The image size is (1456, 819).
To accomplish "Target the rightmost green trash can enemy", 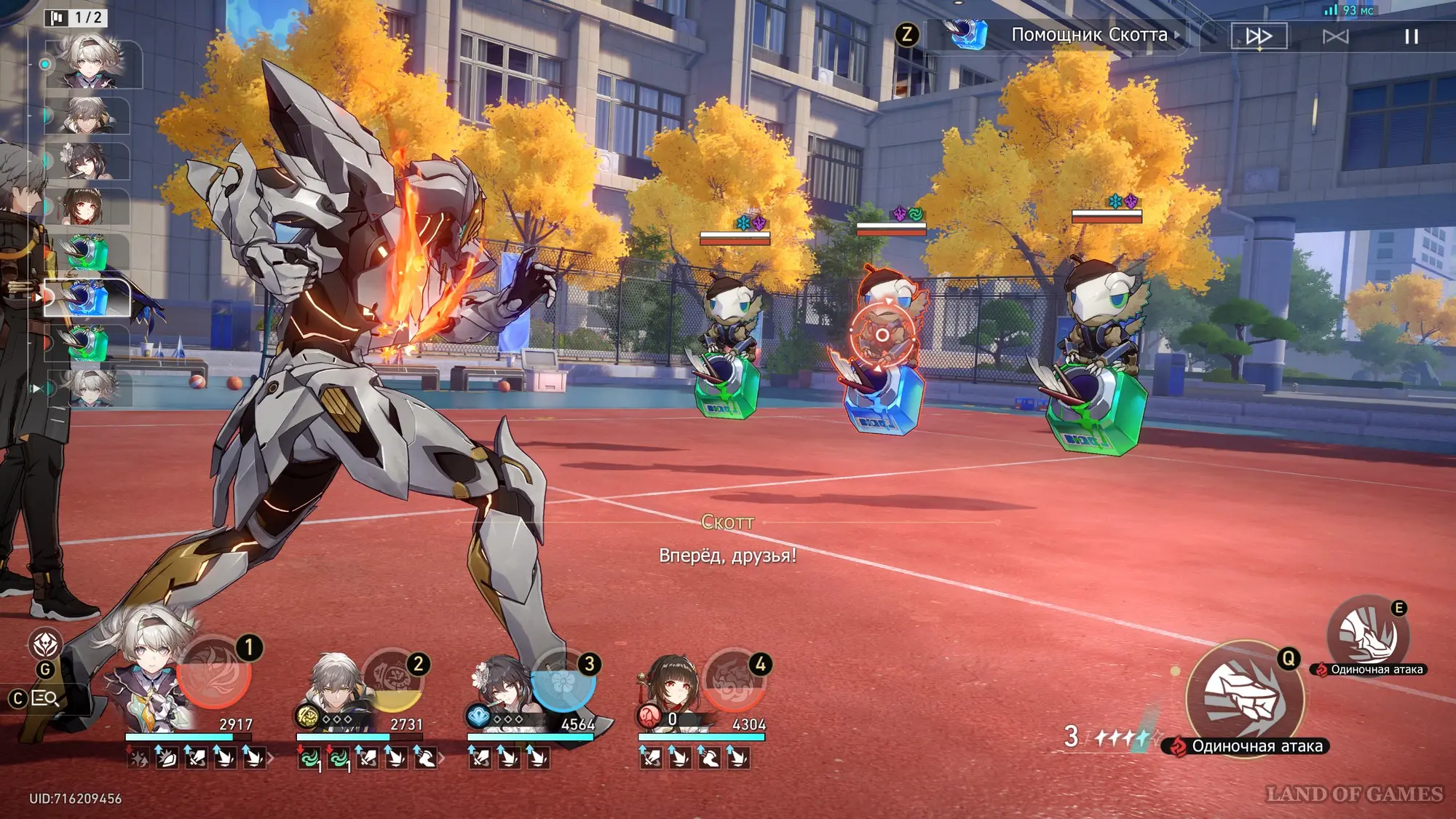I will (1097, 364).
